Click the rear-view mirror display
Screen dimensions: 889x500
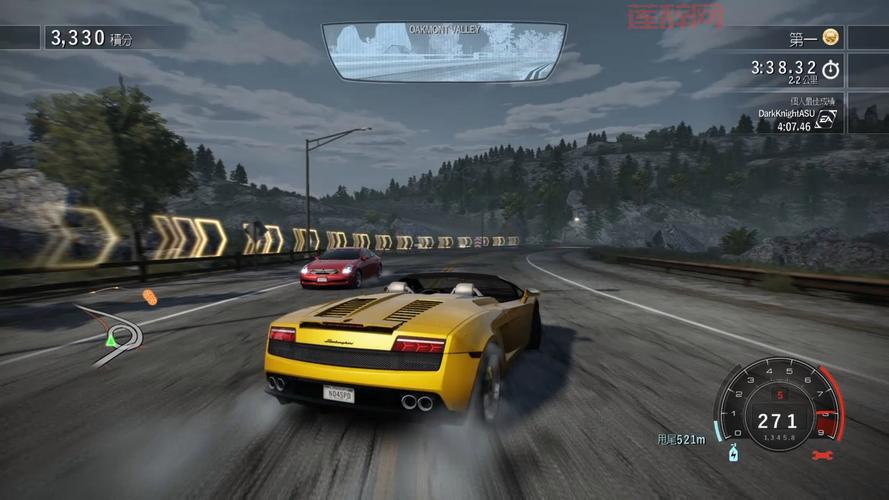444,52
